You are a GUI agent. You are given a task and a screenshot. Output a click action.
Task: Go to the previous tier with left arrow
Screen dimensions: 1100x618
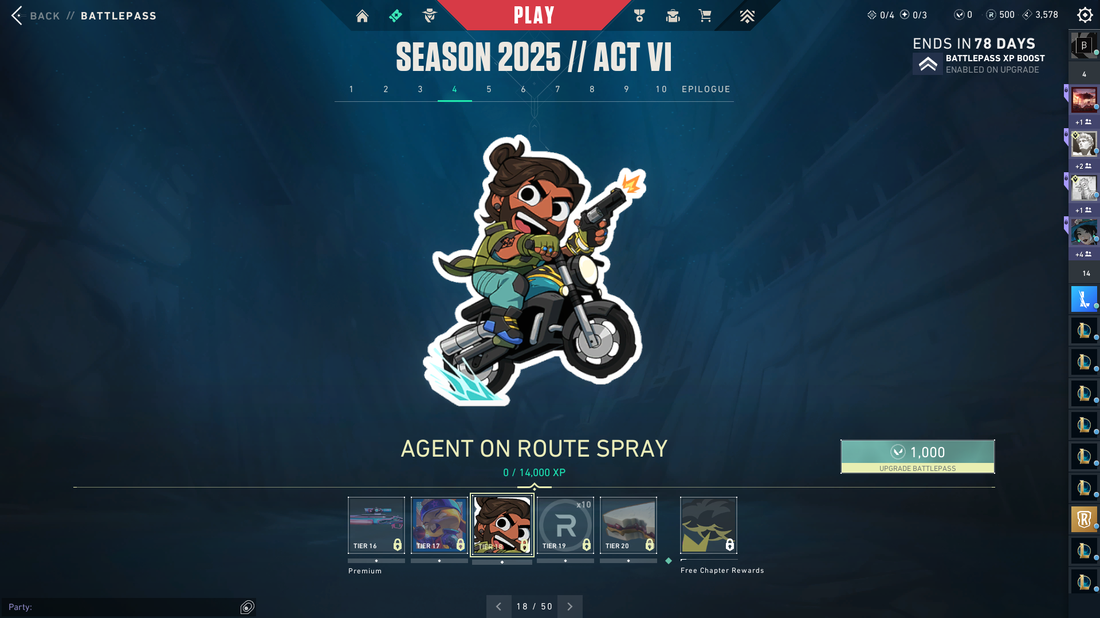click(499, 606)
